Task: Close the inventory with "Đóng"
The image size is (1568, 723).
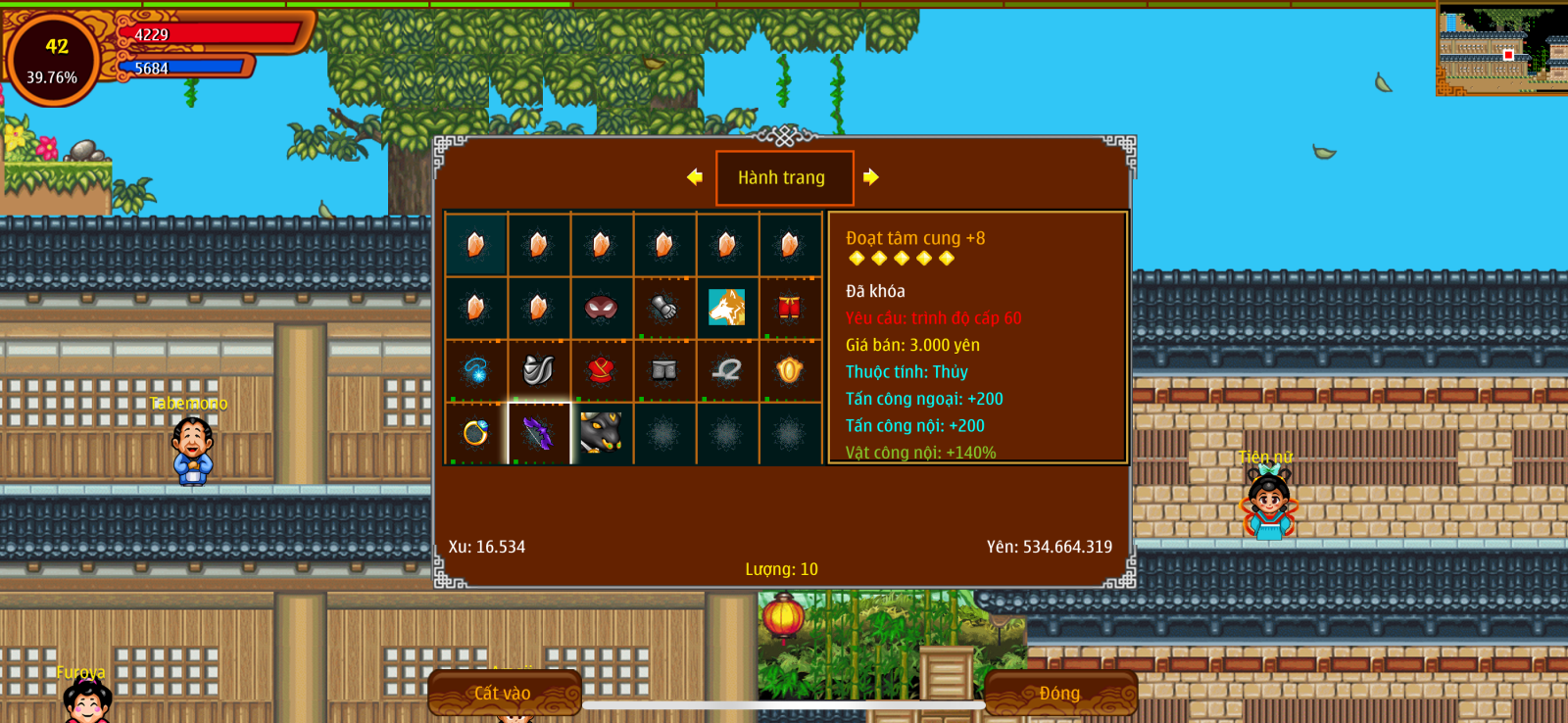Action: [x=1059, y=693]
